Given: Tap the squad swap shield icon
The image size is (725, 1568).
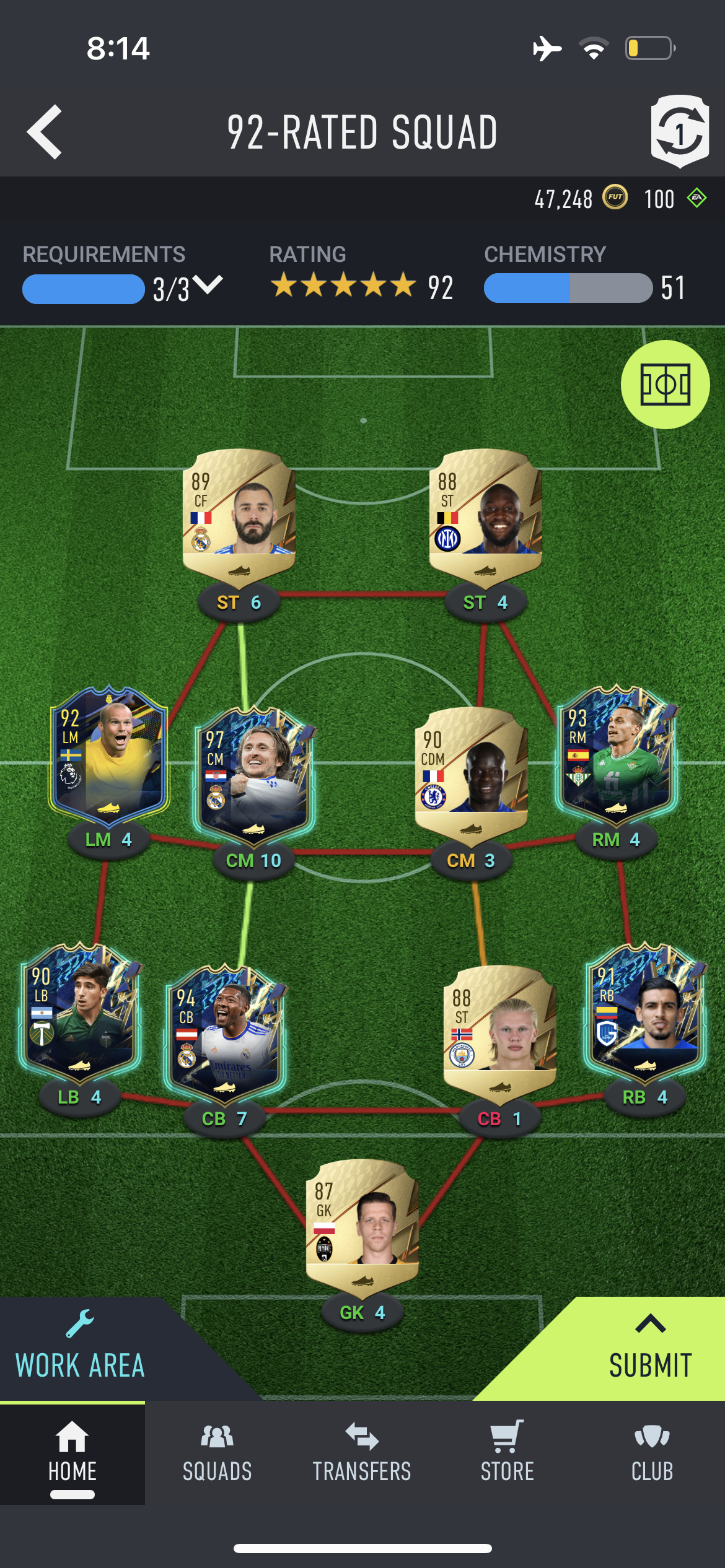Looking at the screenshot, I should point(680,131).
